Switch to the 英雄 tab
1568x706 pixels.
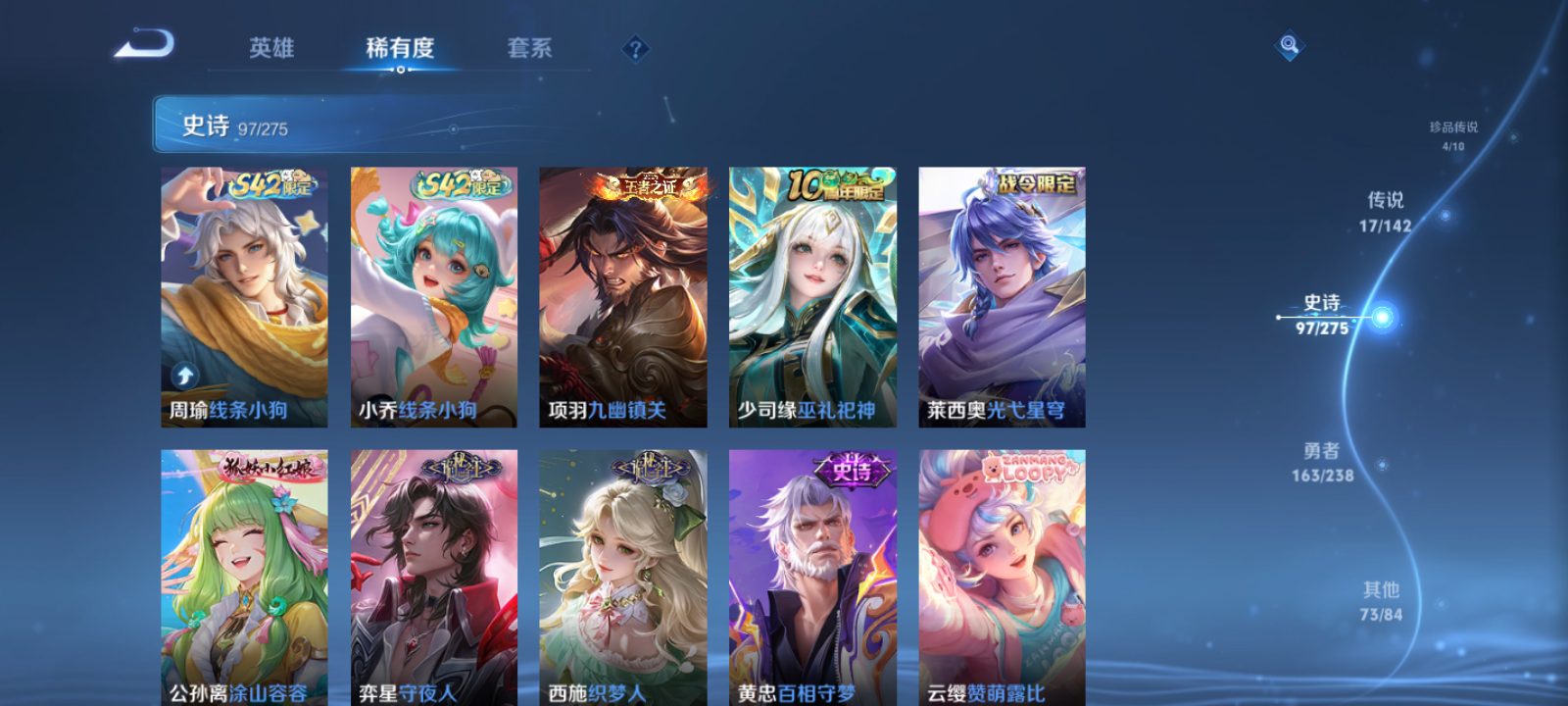pyautogui.click(x=271, y=48)
